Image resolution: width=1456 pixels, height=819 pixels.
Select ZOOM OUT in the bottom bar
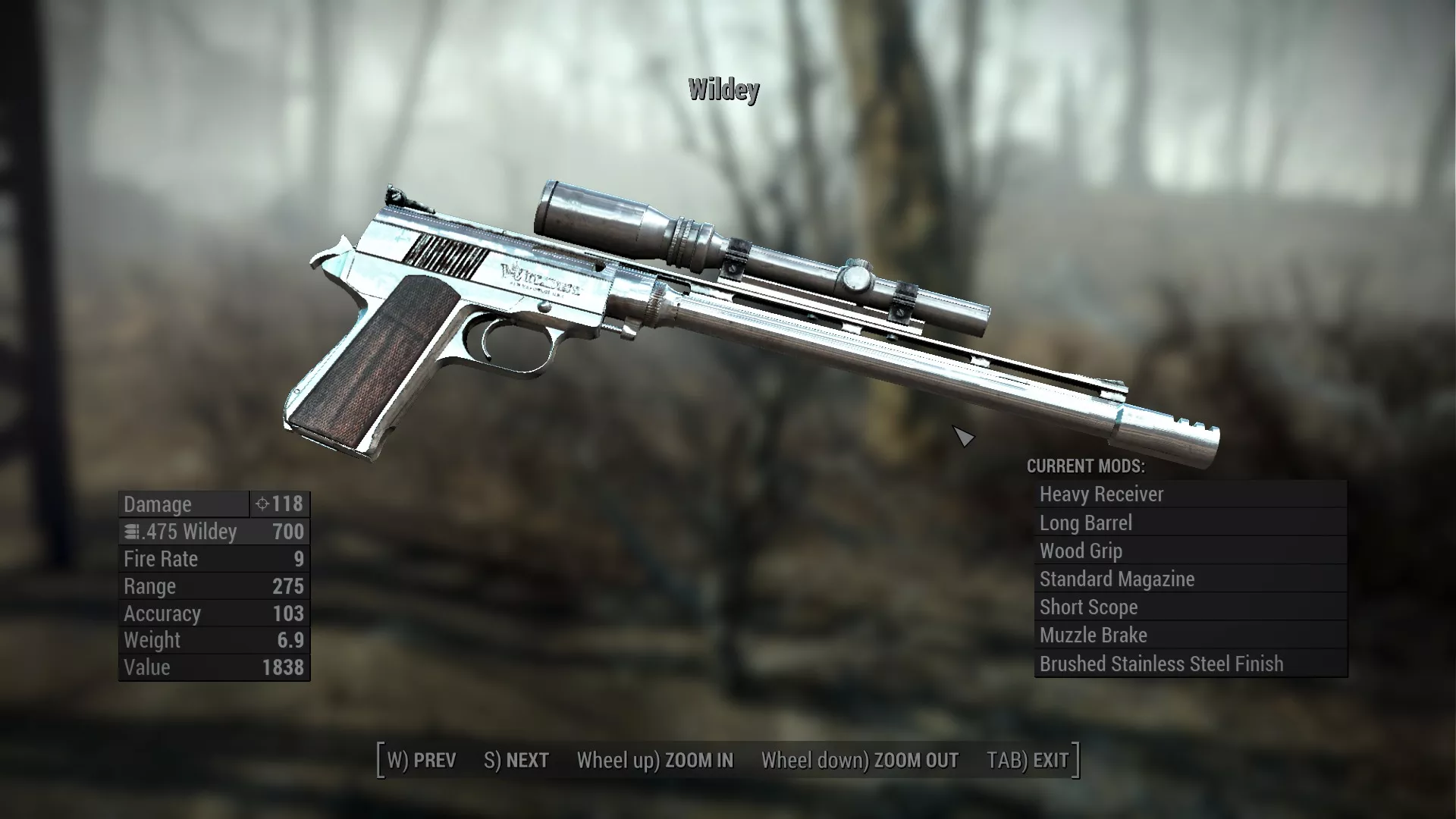pos(860,760)
